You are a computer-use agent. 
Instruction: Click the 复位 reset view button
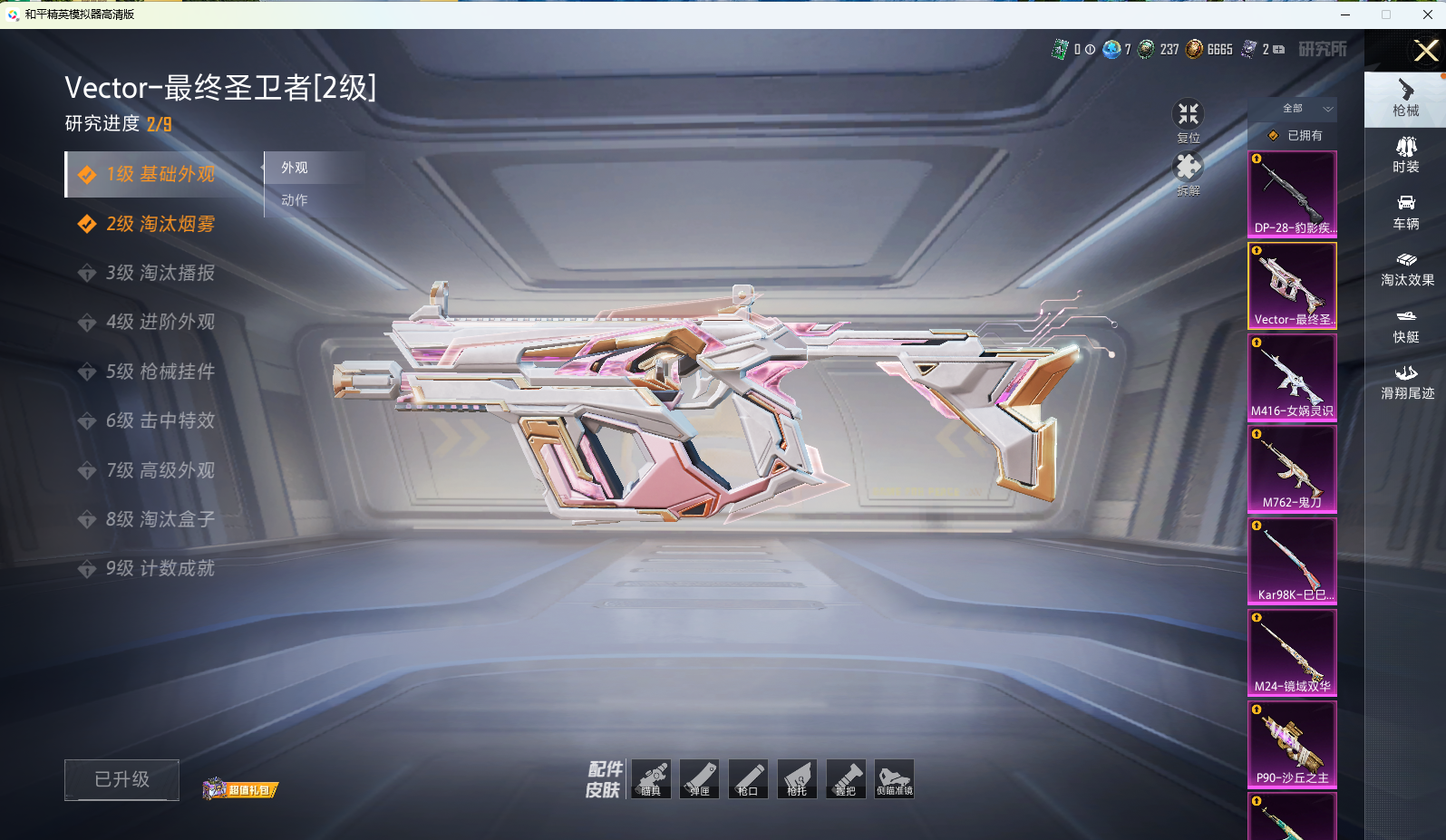coord(1188,116)
